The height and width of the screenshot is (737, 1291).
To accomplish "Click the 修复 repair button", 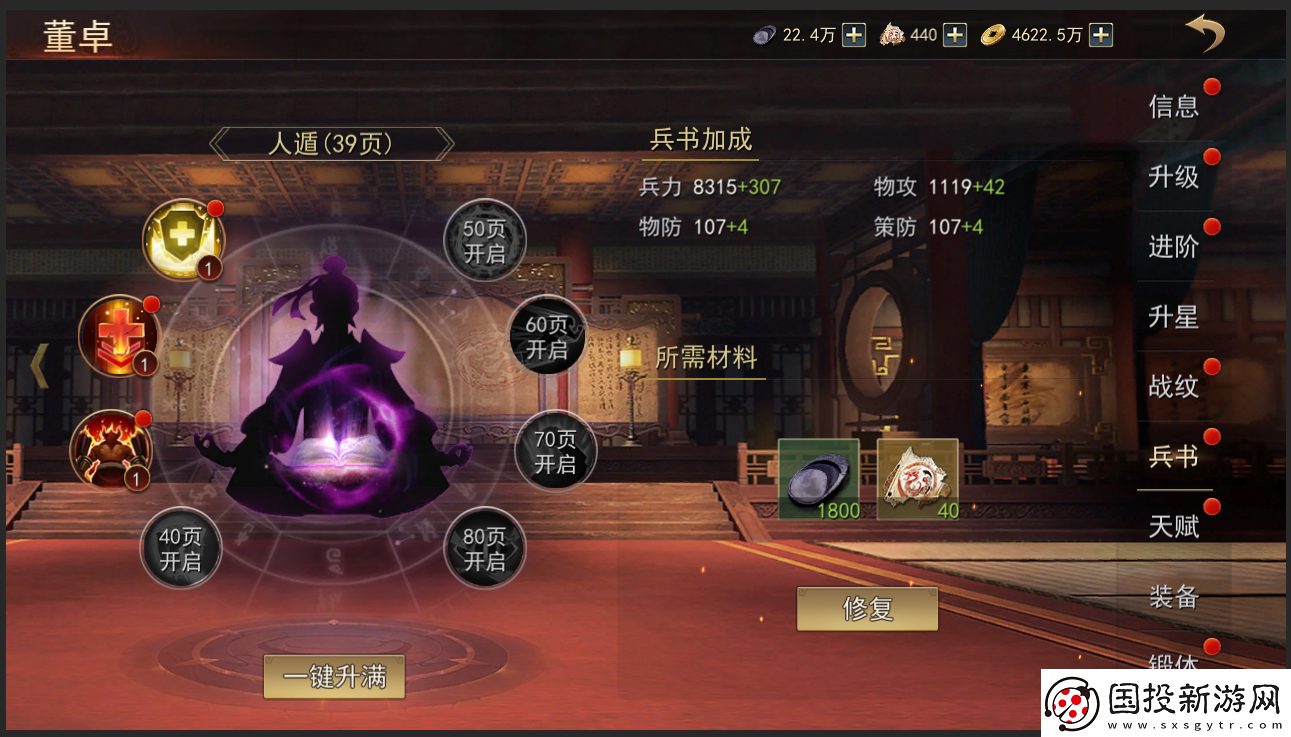I will (x=867, y=609).
